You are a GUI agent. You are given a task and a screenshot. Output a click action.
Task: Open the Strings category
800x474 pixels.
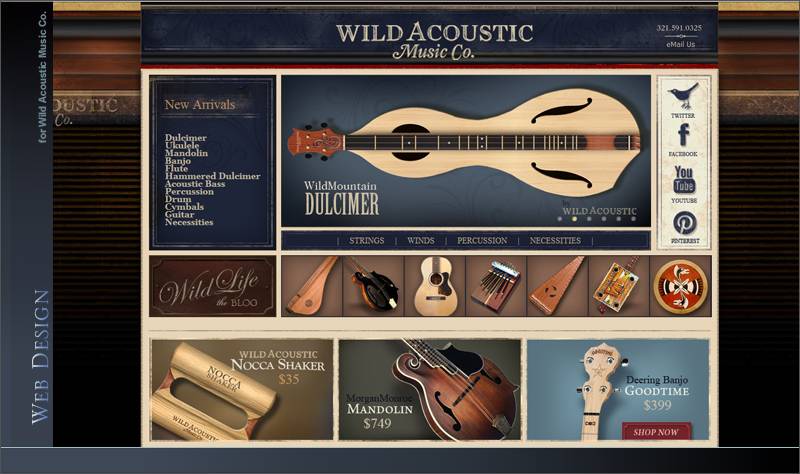click(367, 241)
